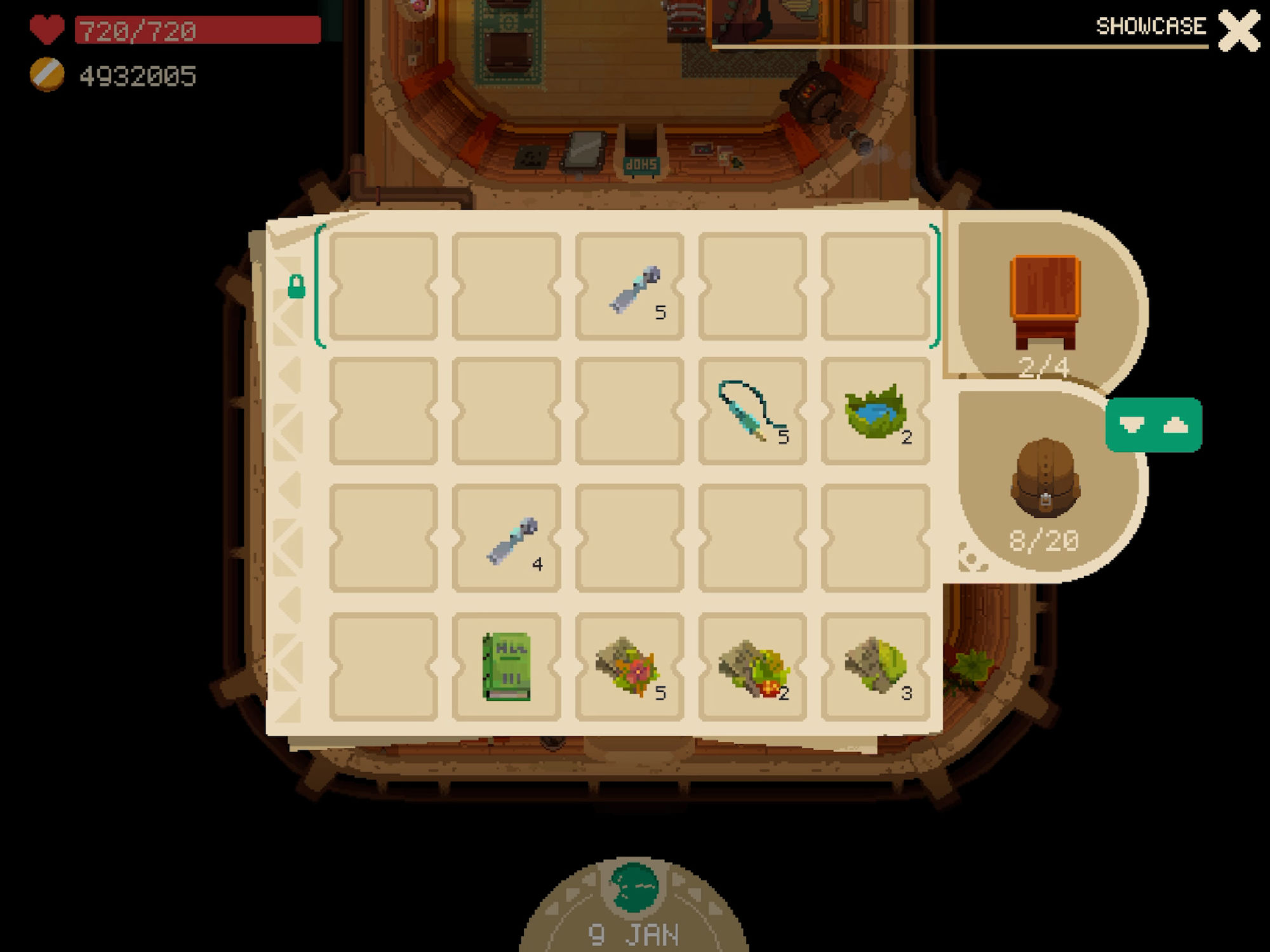
Task: Click the green down arrow button
Action: tap(1131, 425)
